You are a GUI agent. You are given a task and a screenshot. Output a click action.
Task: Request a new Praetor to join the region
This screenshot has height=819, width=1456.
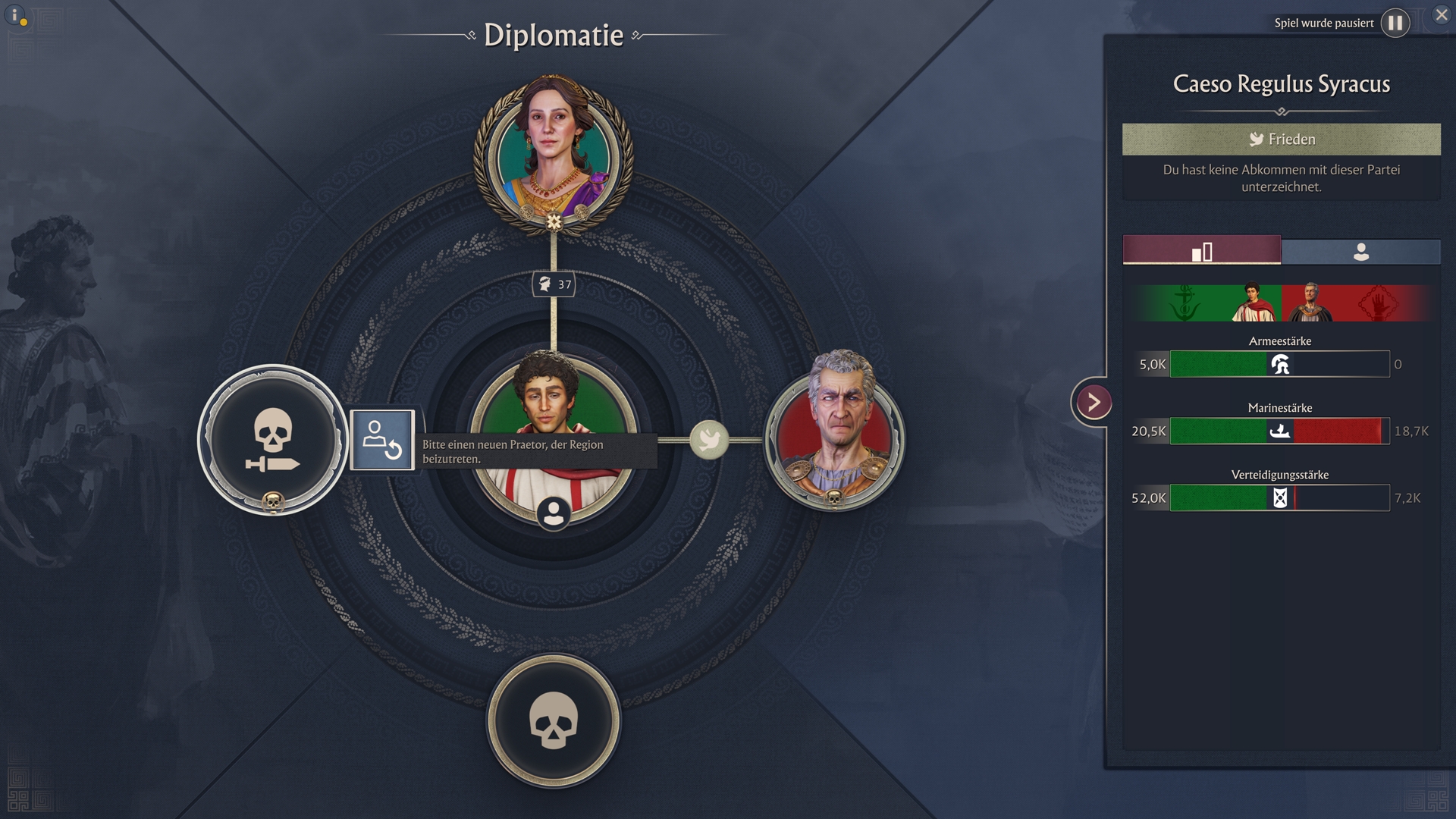382,440
